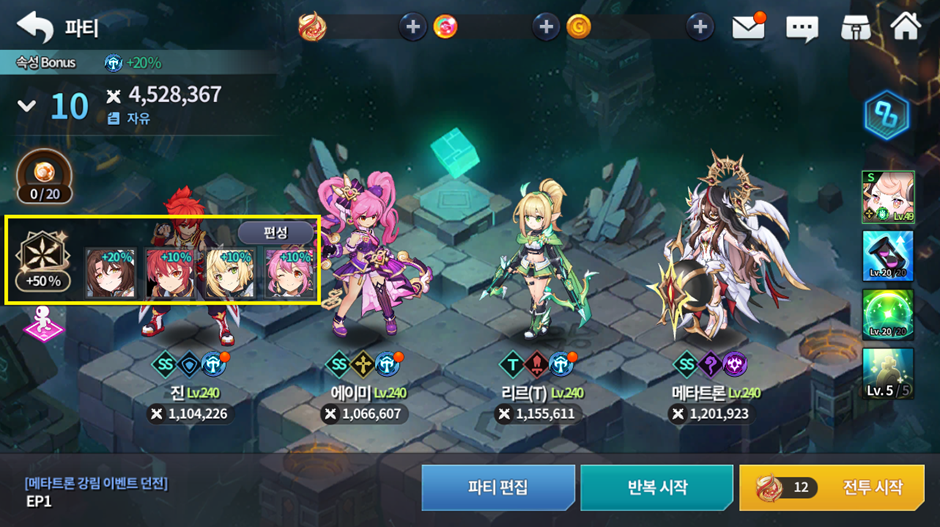Open the inventory bag icon

pos(853,27)
